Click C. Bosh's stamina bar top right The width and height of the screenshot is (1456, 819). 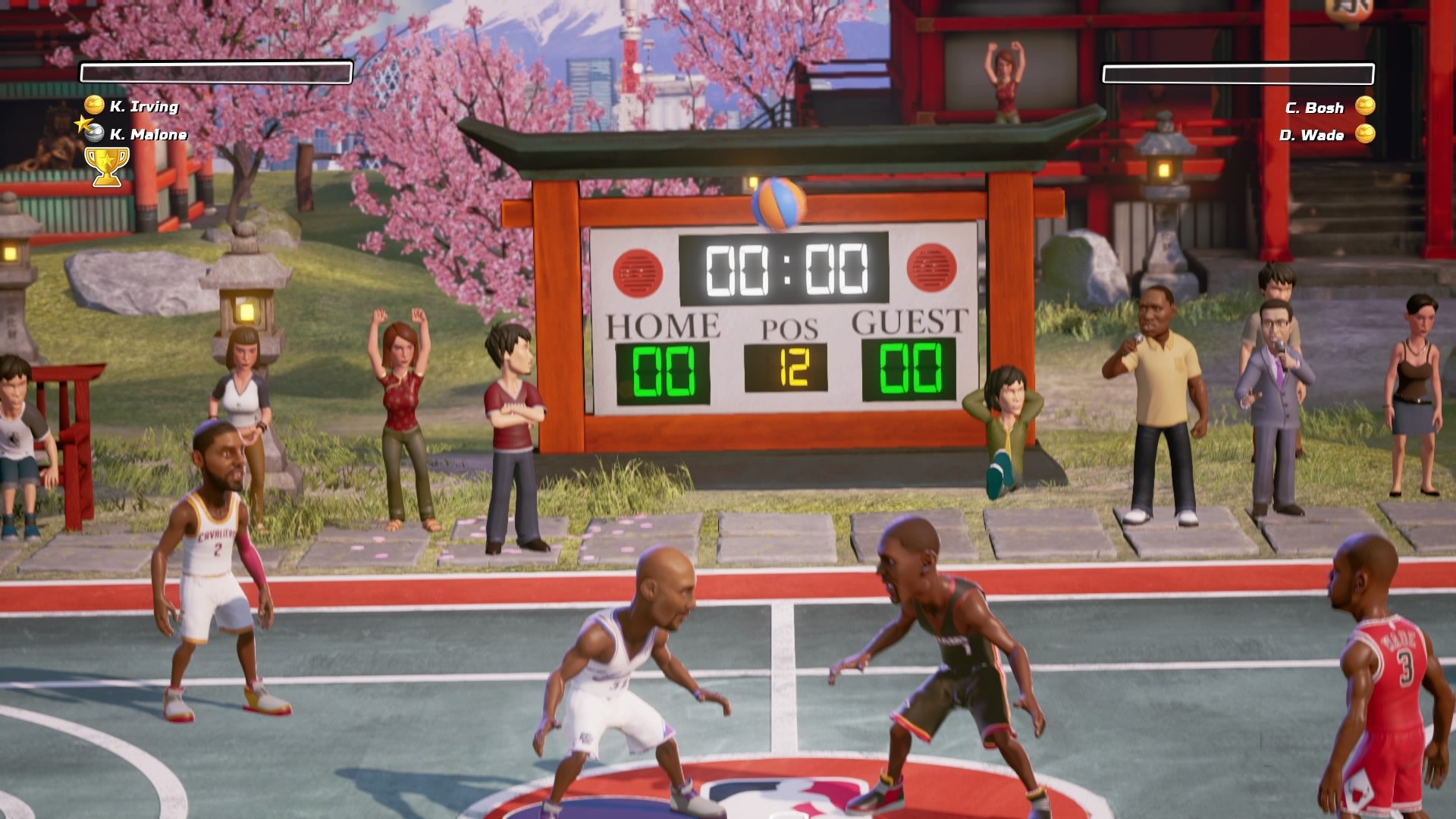pos(1239,74)
